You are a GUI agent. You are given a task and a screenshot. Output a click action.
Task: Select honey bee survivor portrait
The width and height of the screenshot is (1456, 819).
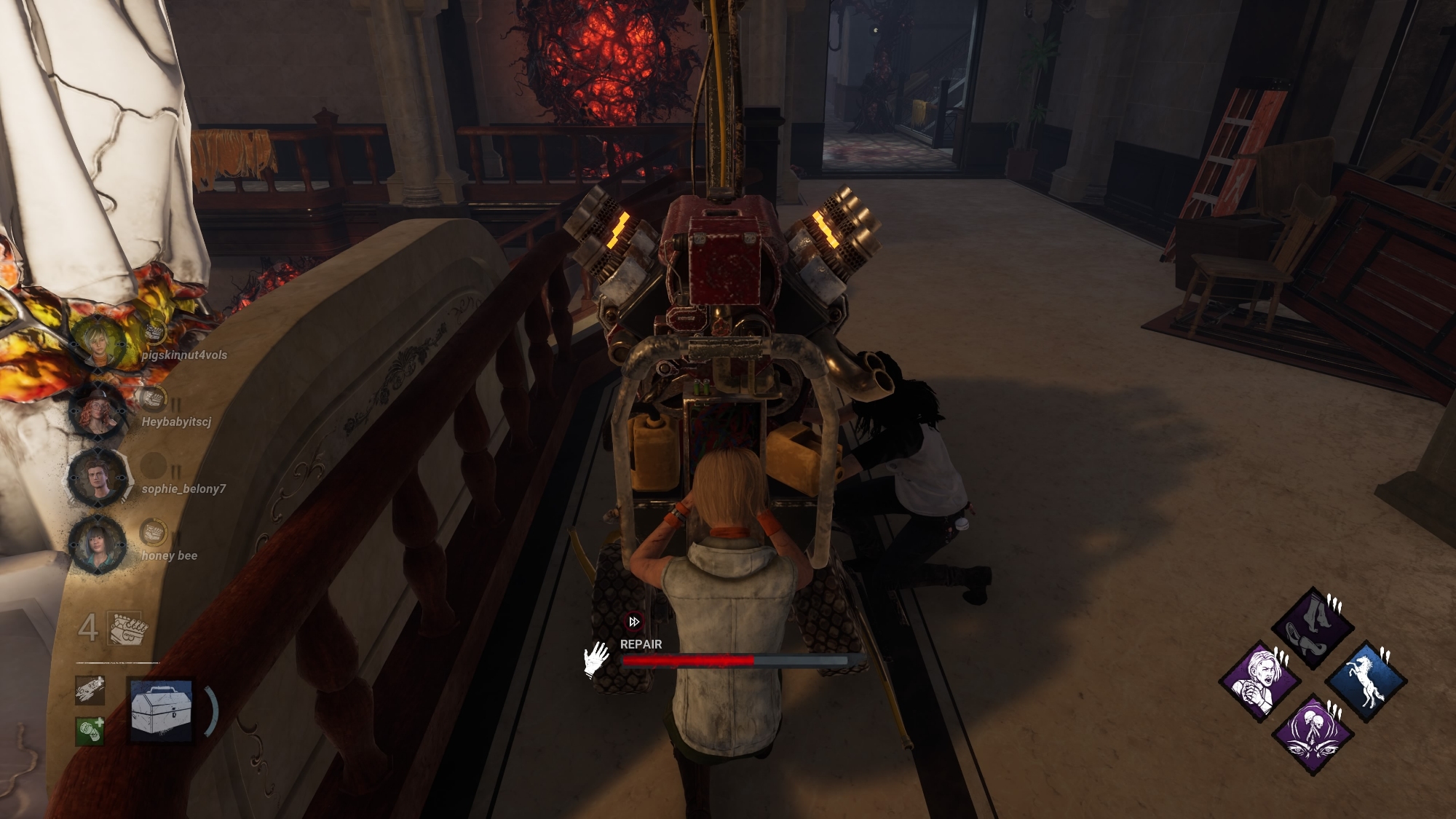98,544
